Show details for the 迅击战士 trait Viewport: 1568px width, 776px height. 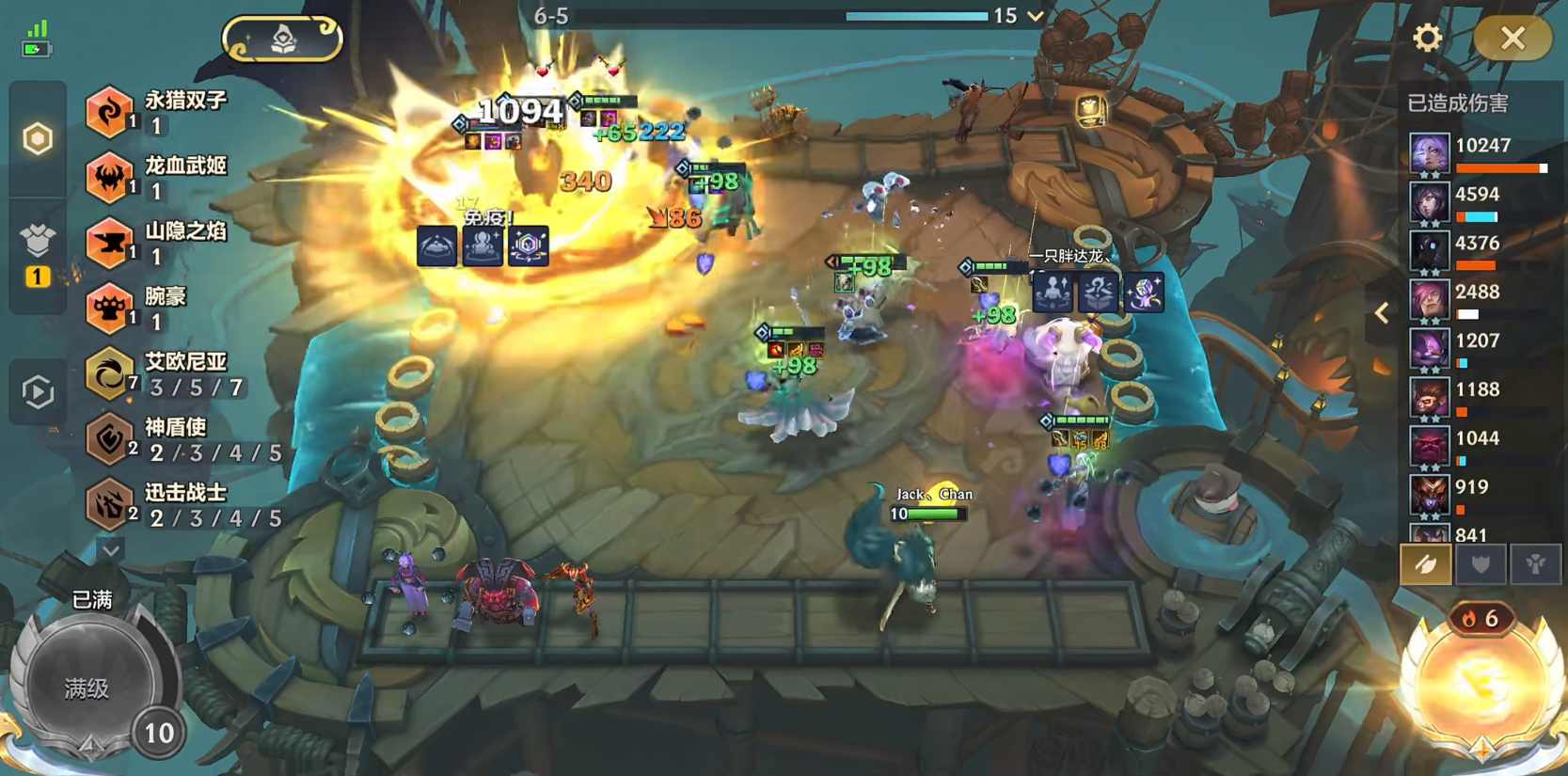pyautogui.click(x=179, y=504)
